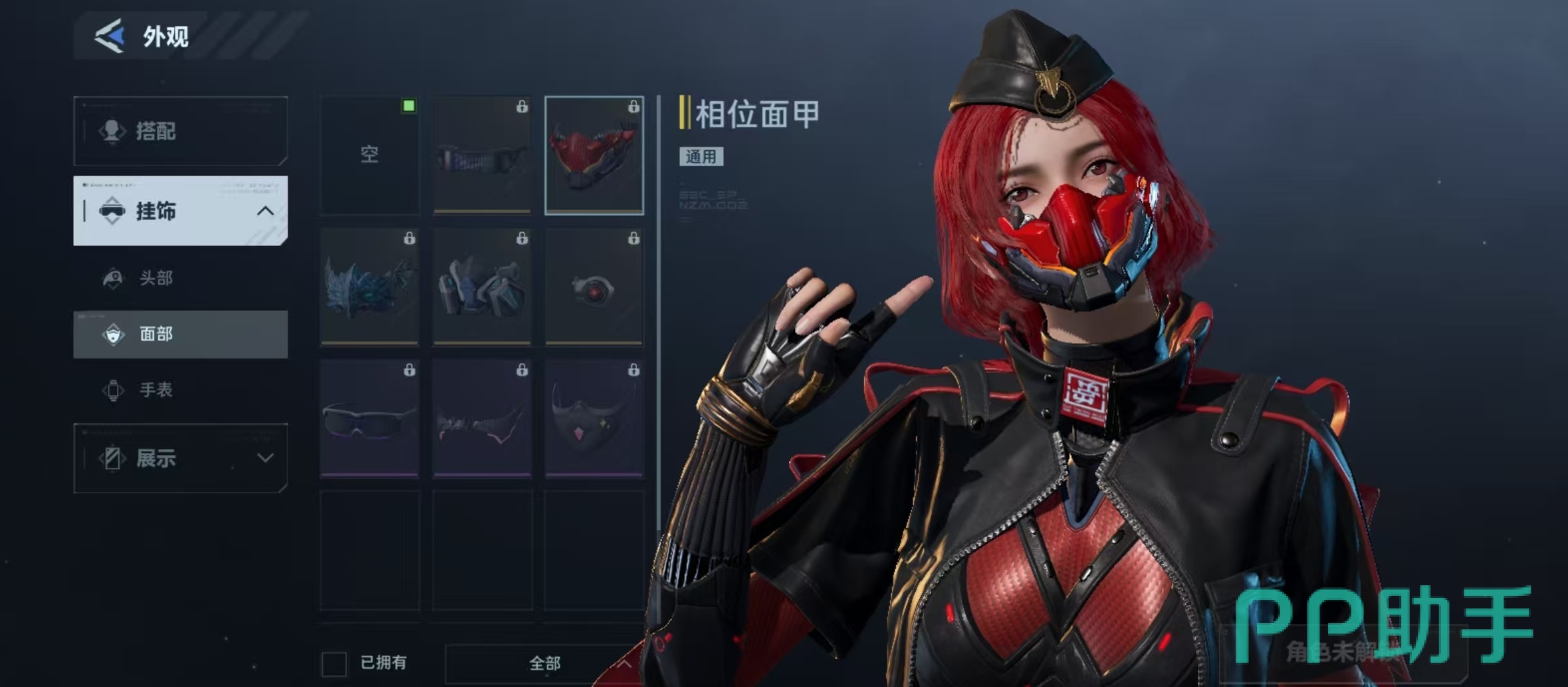Select the red-eye monocle item
The height and width of the screenshot is (687, 1568).
coord(594,287)
